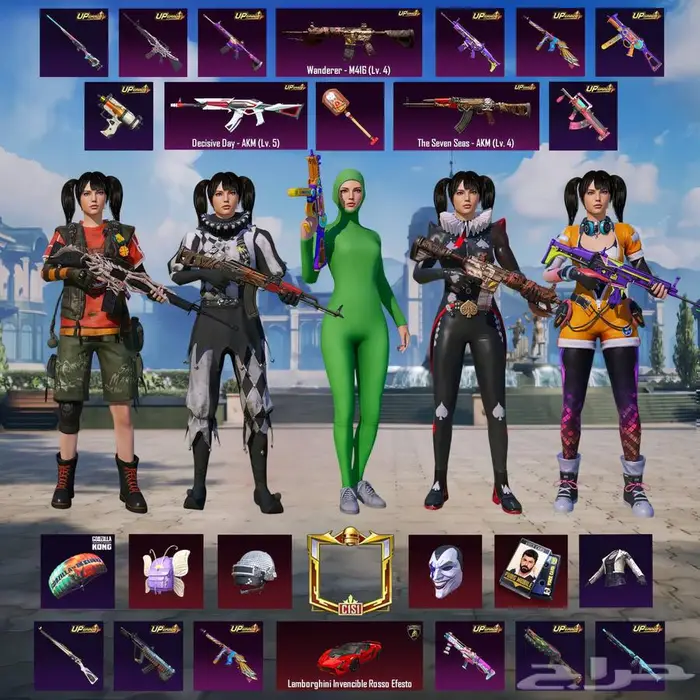Viewport: 700px width, 700px height.
Task: Select the bearded man ID card tile
Action: click(530, 571)
